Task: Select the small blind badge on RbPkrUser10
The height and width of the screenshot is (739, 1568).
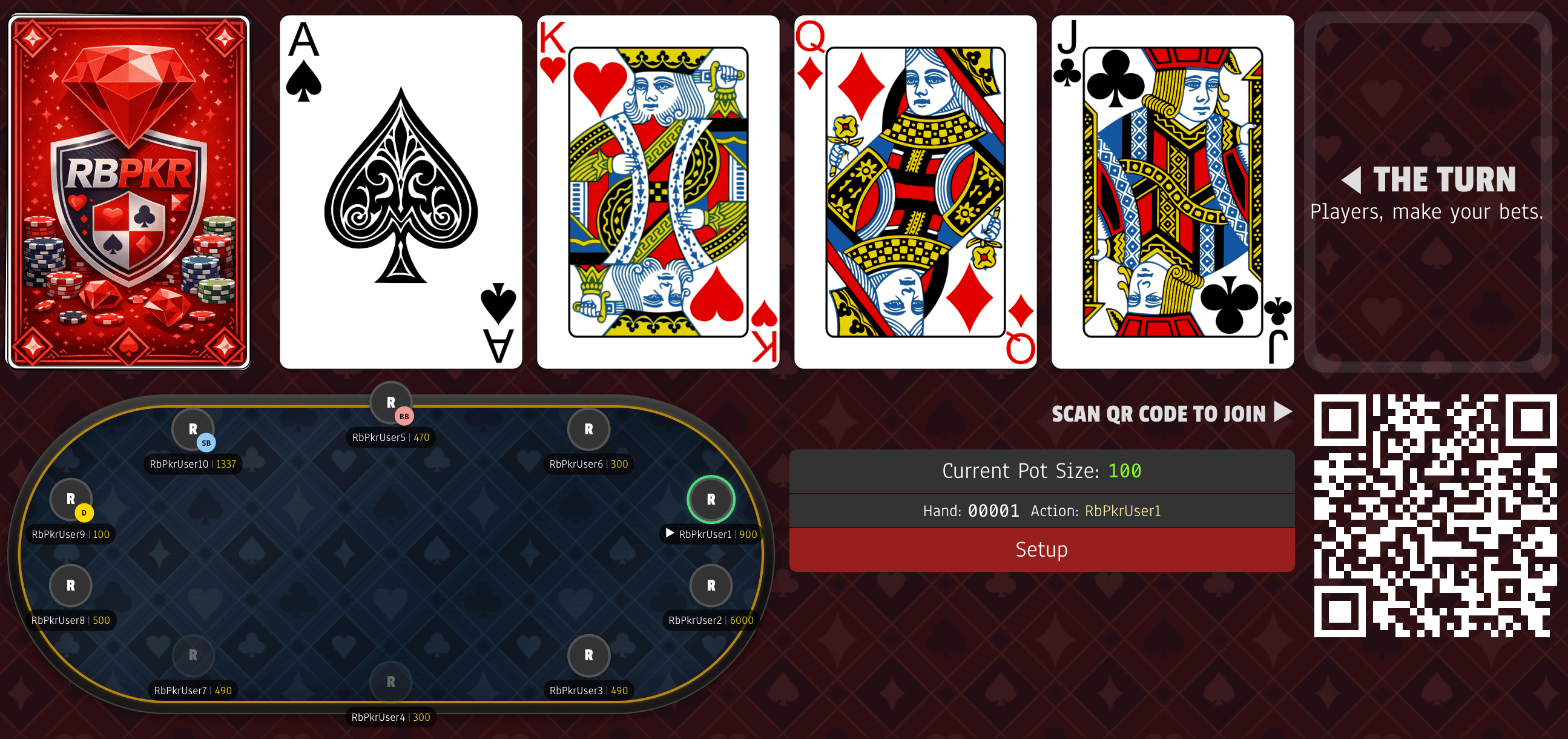Action: point(205,443)
